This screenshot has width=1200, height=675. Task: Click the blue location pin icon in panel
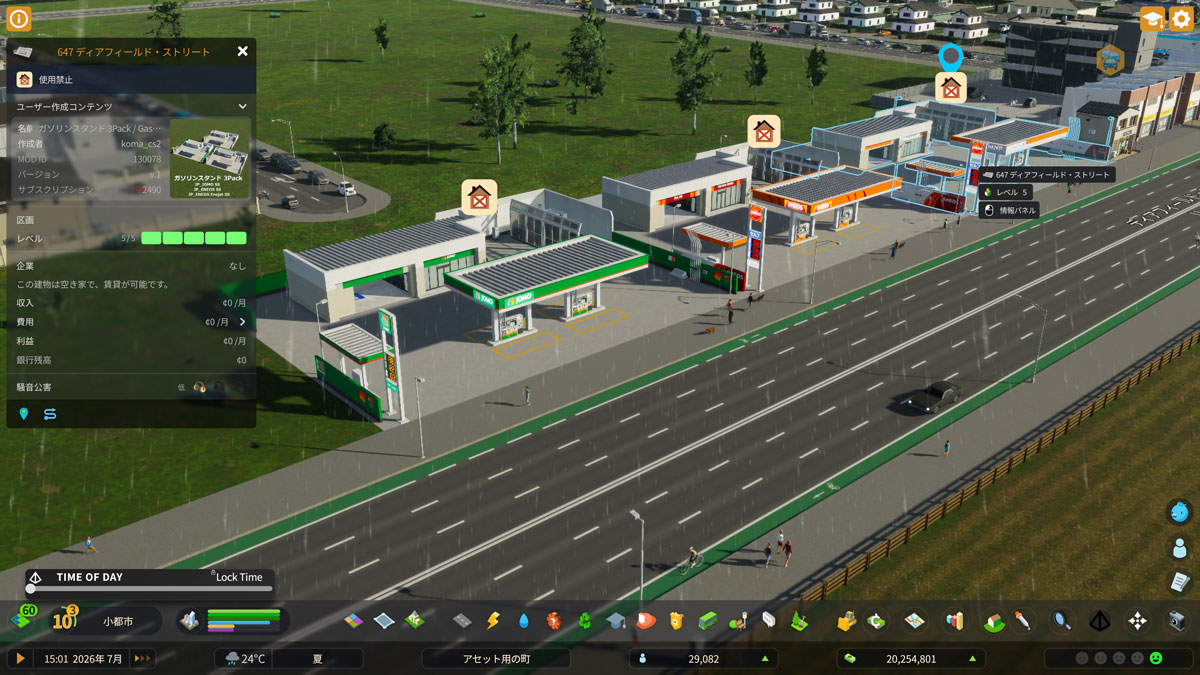pos(24,413)
